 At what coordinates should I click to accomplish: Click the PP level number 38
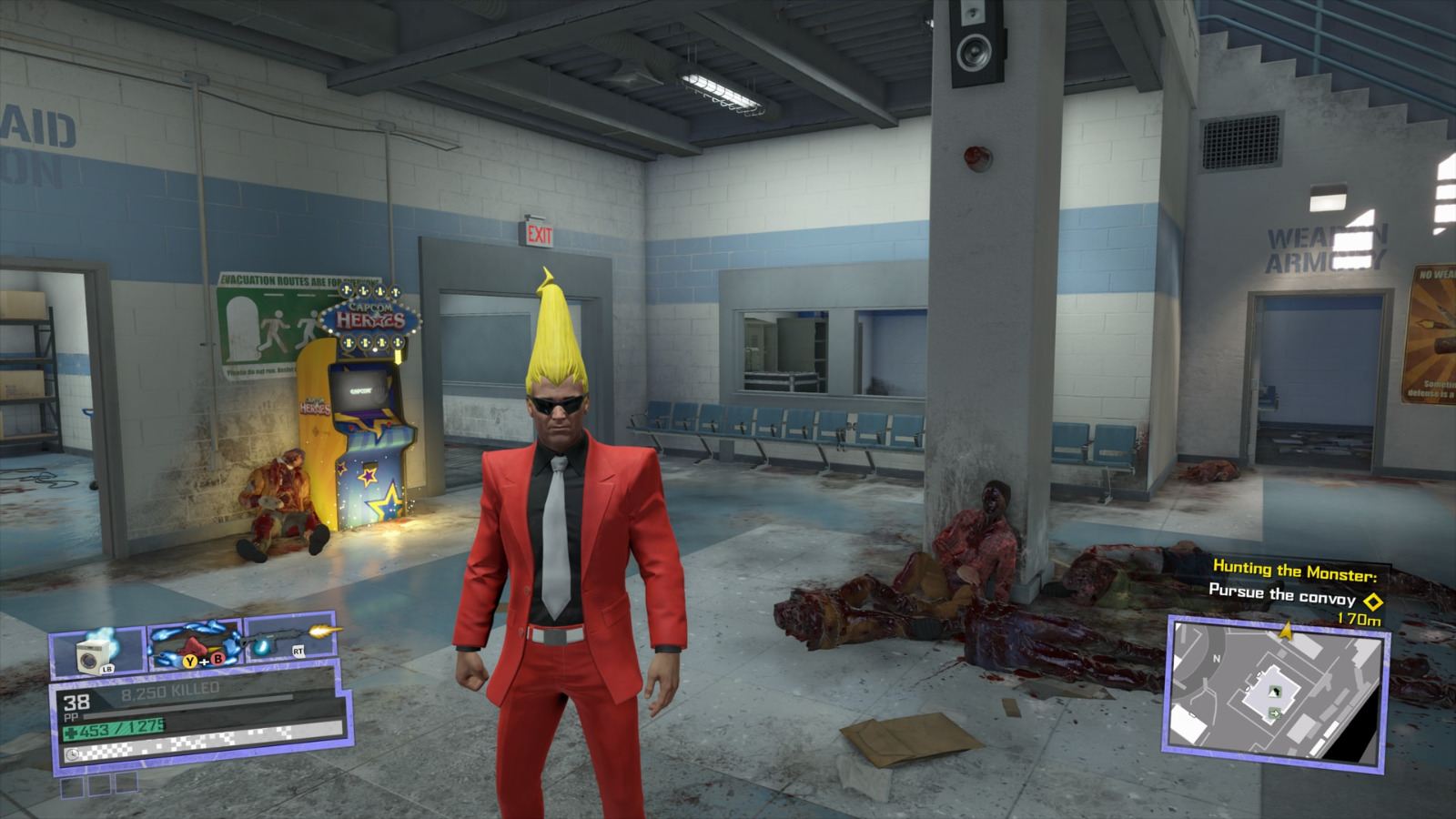click(x=76, y=701)
